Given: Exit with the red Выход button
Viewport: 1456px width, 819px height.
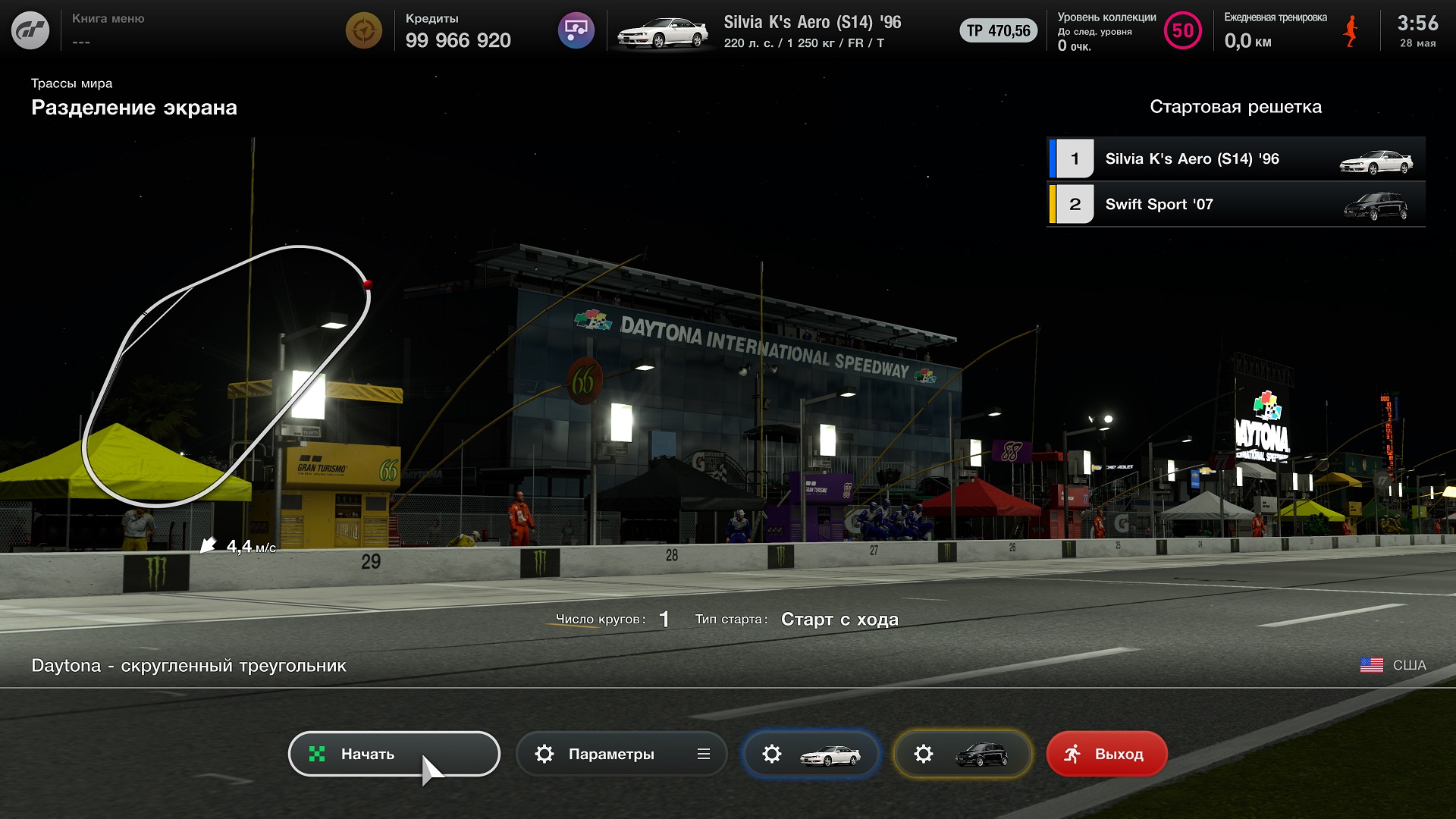Looking at the screenshot, I should point(1106,754).
